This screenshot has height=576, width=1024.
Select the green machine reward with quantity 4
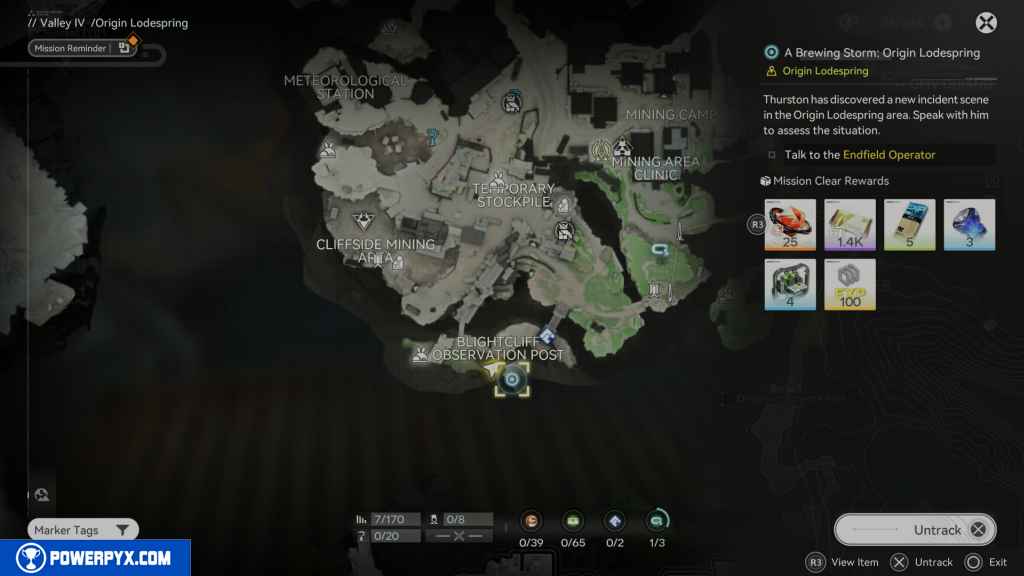tap(791, 284)
